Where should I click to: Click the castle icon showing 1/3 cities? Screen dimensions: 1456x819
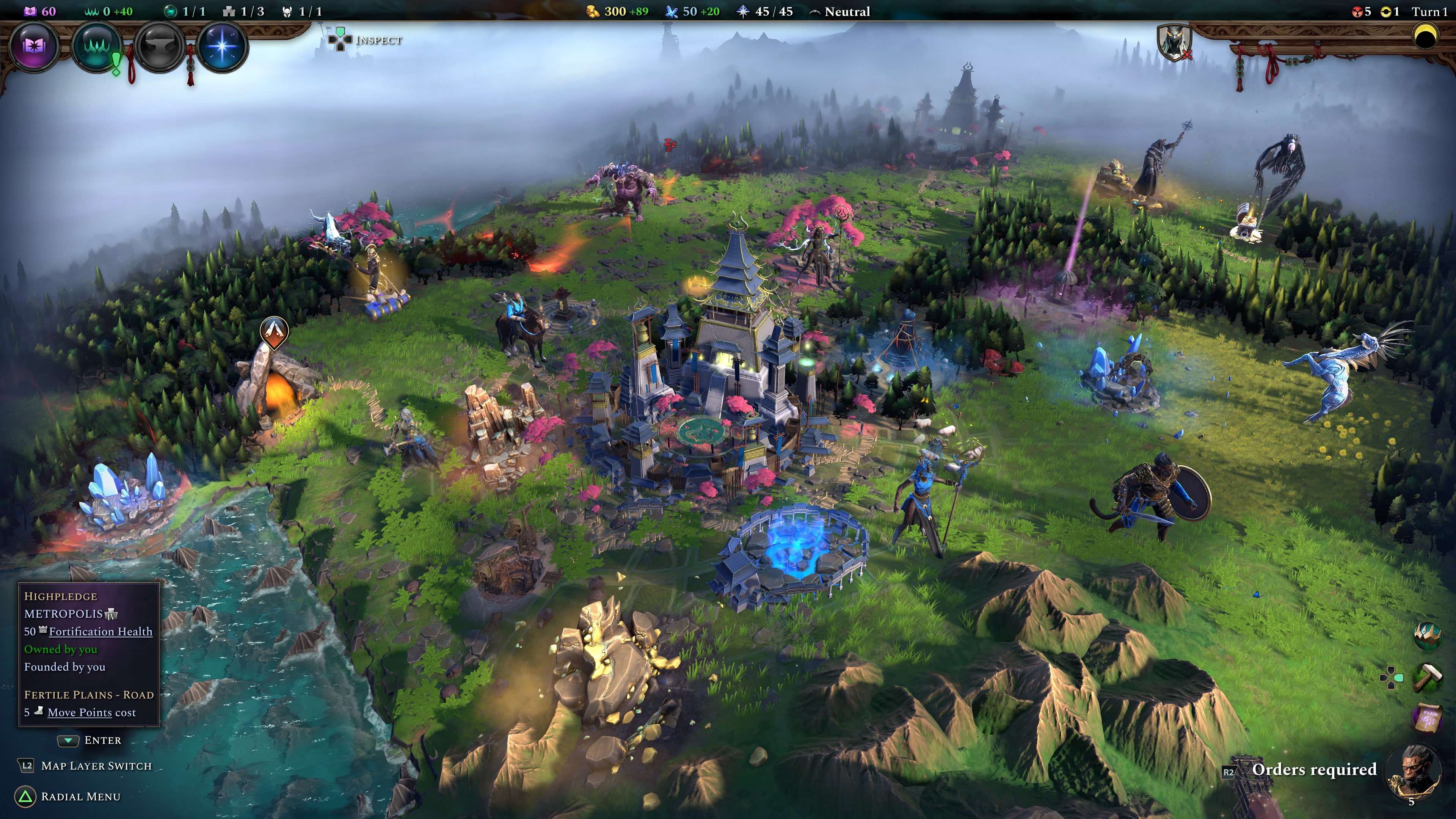(x=229, y=11)
